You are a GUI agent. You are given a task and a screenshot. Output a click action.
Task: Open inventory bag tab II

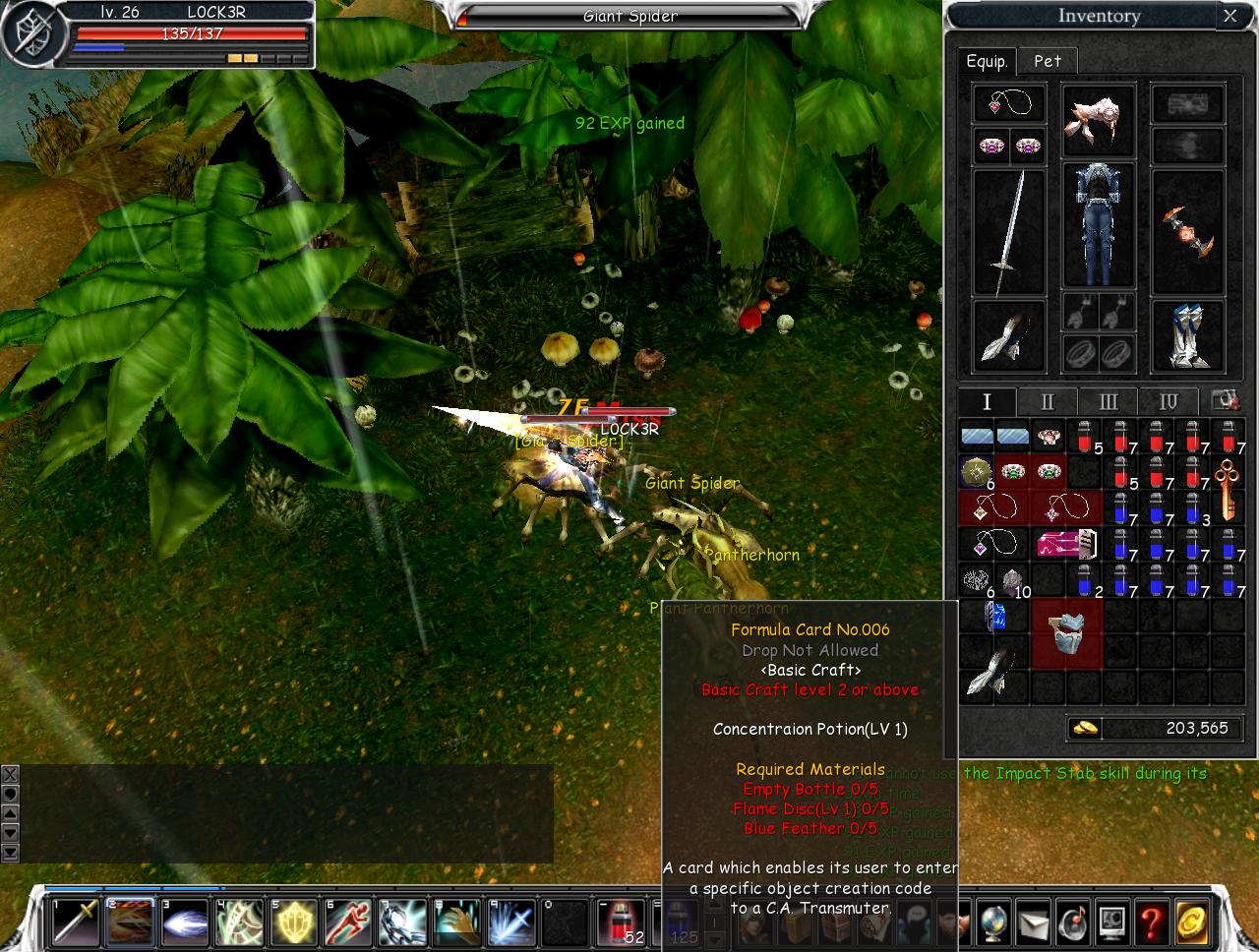1047,401
